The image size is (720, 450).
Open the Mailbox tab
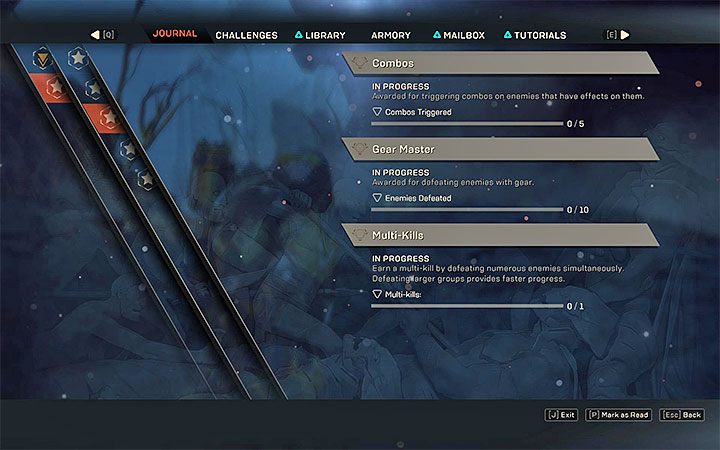(x=459, y=35)
